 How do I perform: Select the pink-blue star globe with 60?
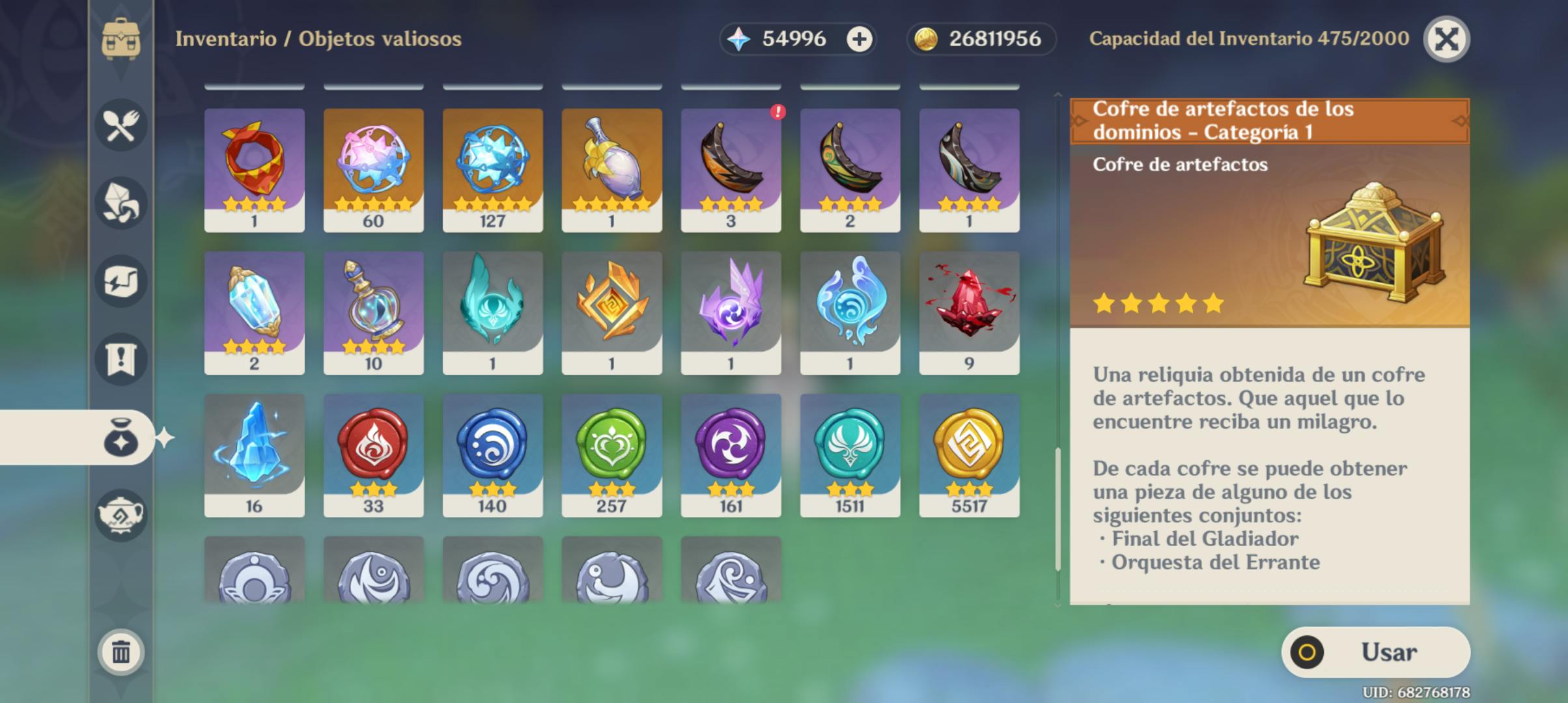pyautogui.click(x=373, y=169)
